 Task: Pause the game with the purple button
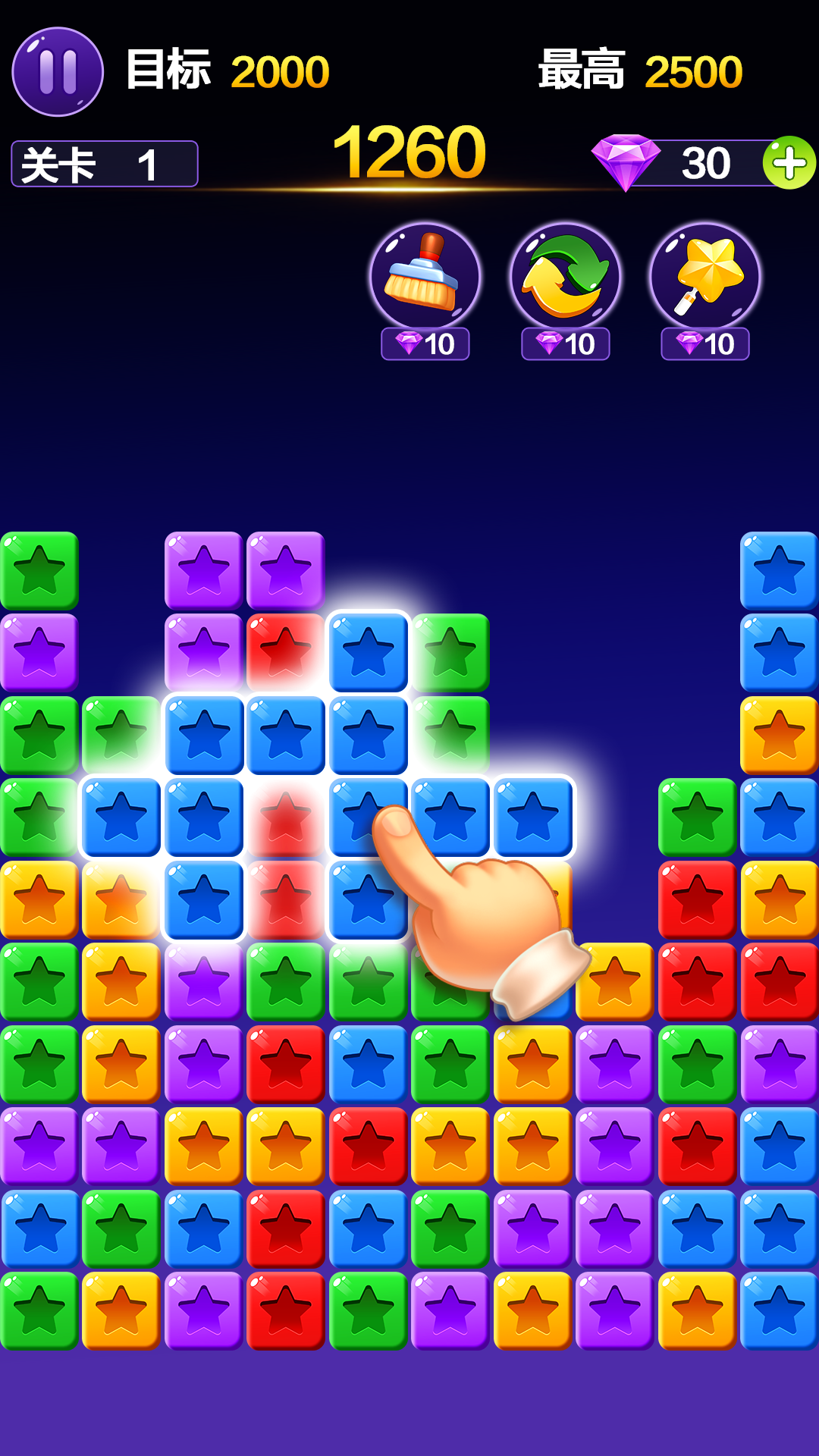pyautogui.click(x=58, y=72)
